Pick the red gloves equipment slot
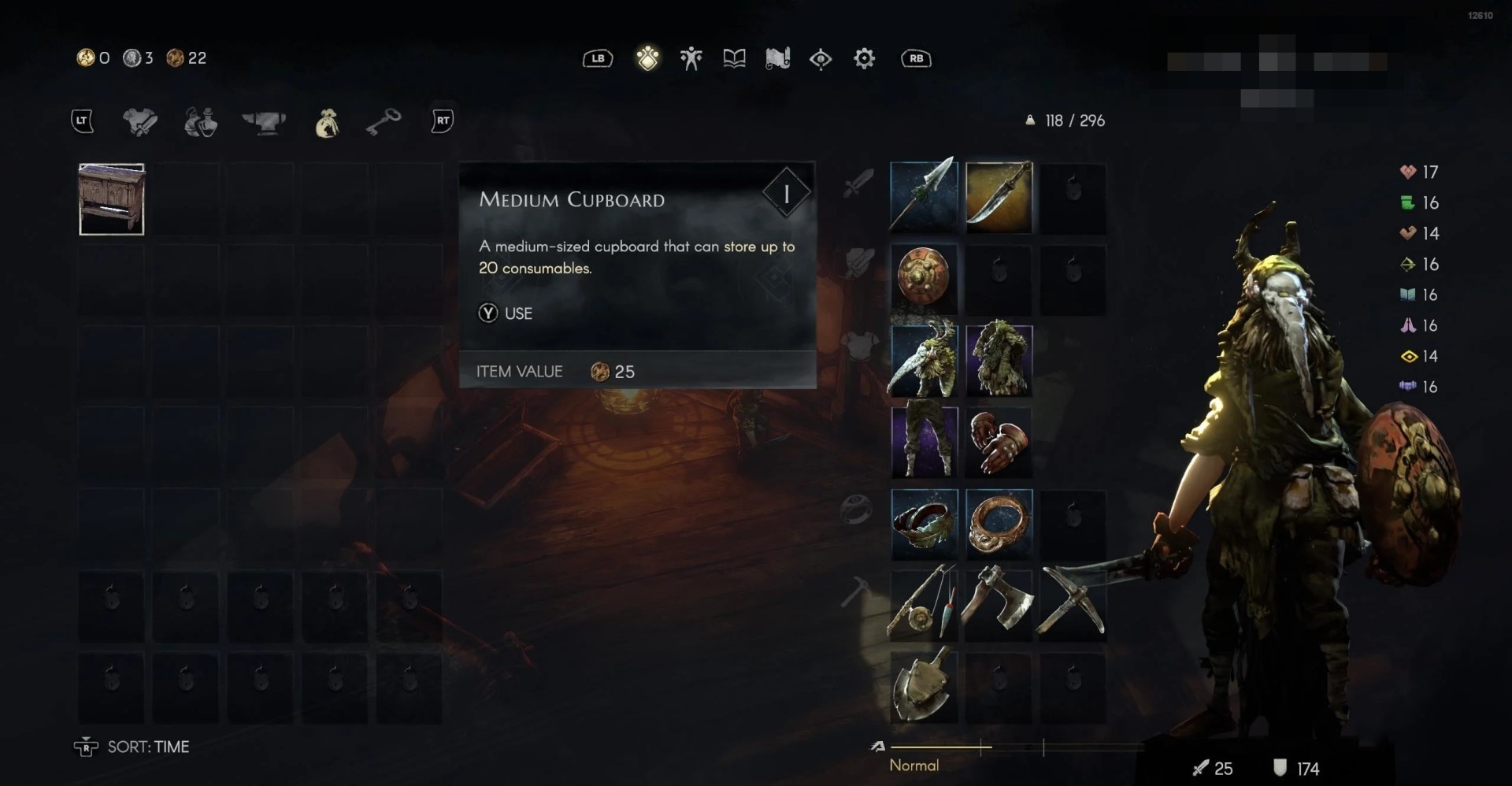The width and height of the screenshot is (1512, 786). pyautogui.click(x=998, y=442)
